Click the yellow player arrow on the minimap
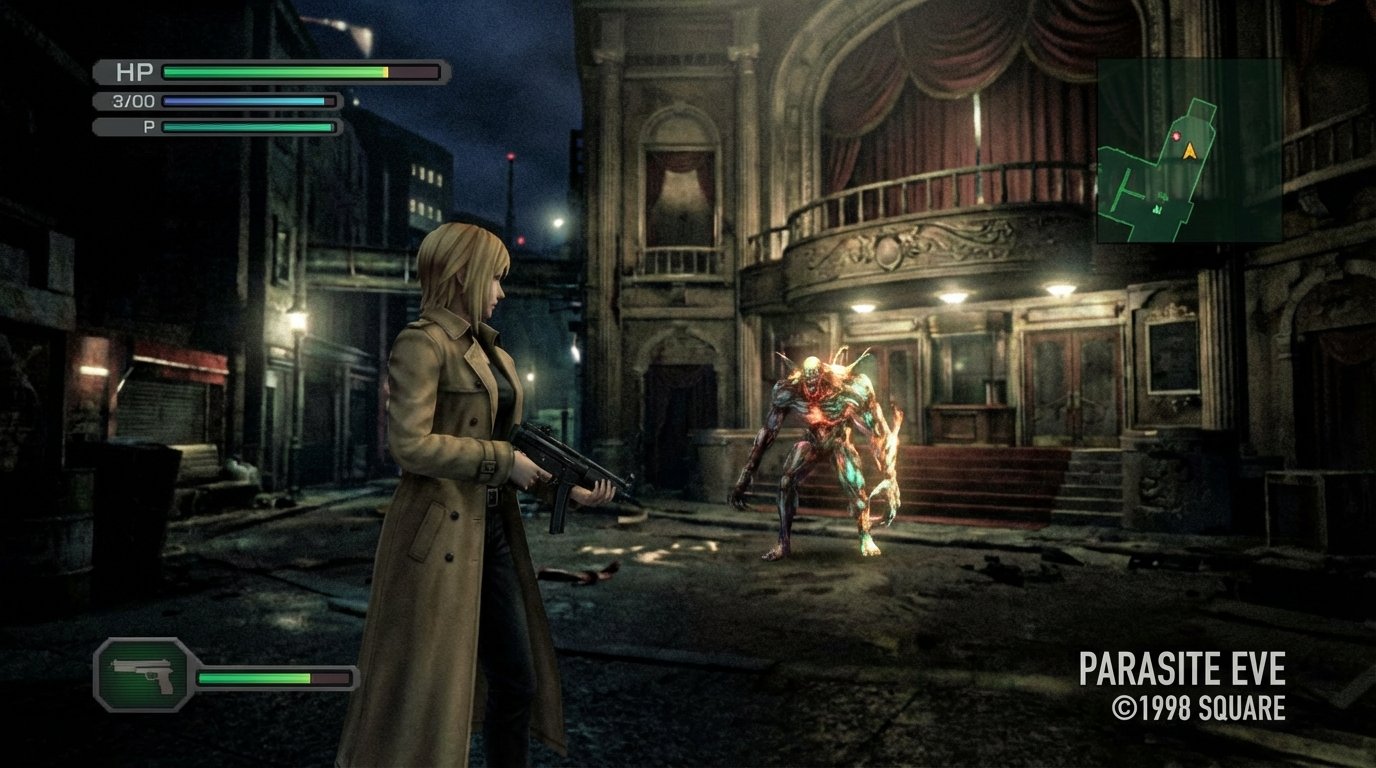This screenshot has height=768, width=1376. coord(1191,151)
